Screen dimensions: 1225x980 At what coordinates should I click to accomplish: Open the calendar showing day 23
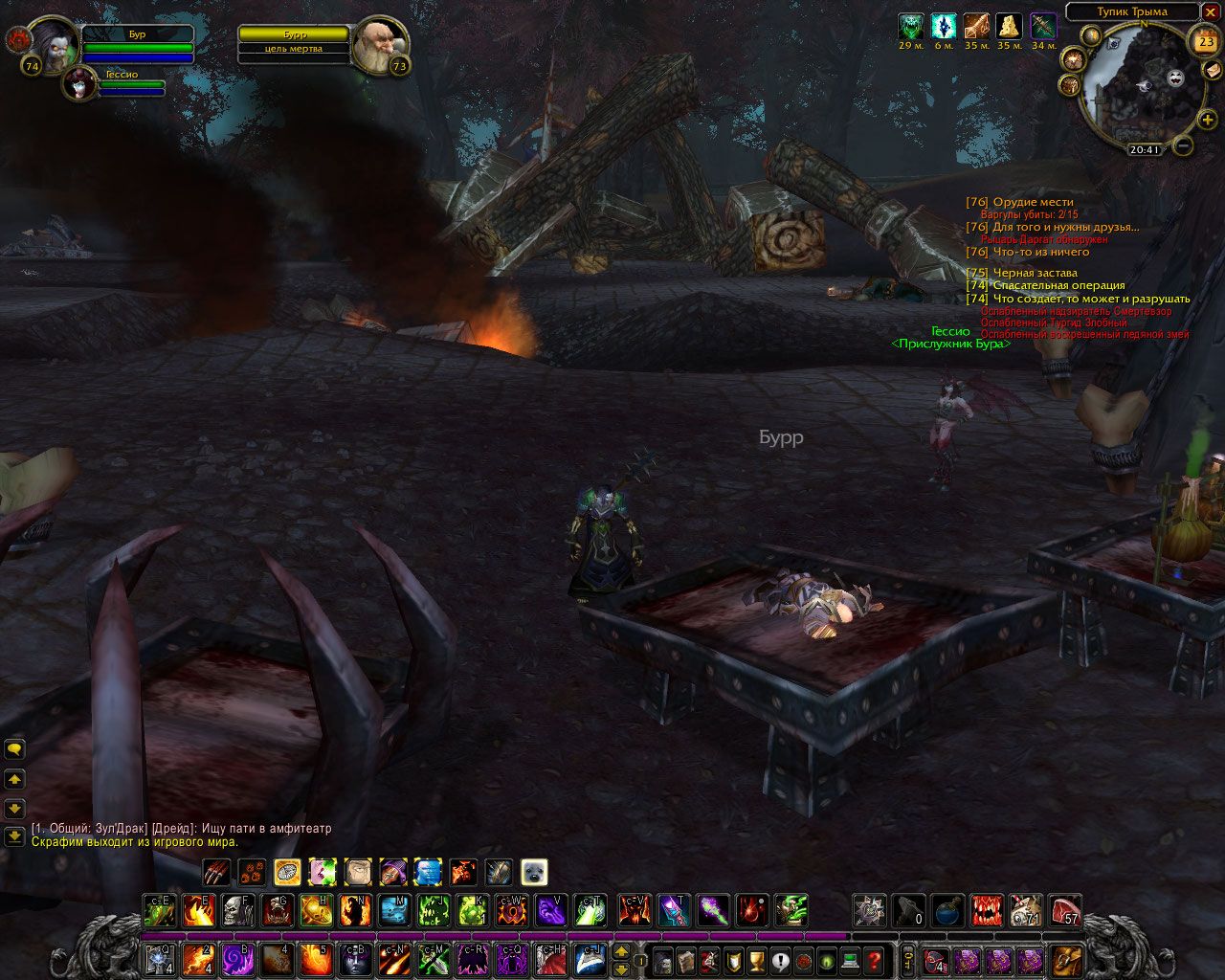point(1205,42)
